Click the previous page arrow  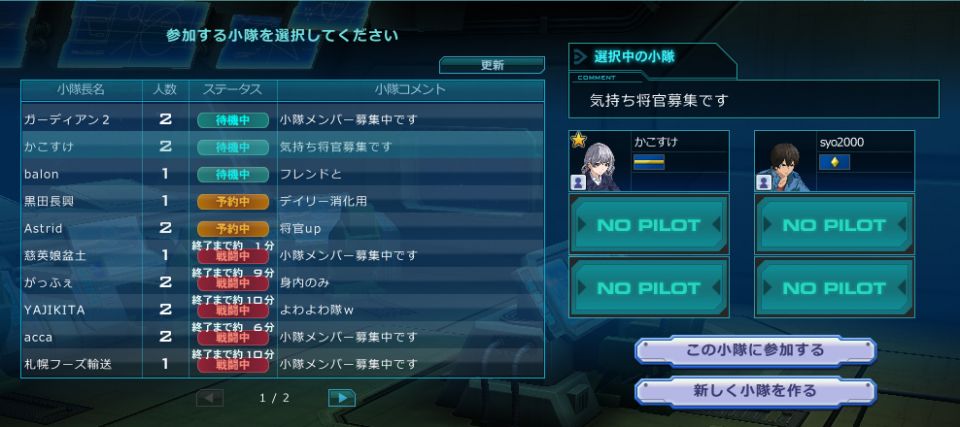coord(210,398)
